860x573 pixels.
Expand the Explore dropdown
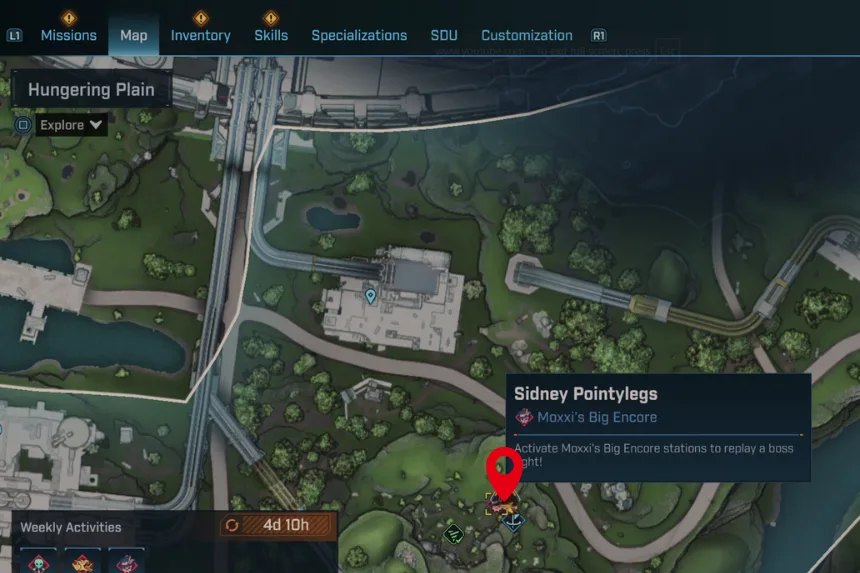click(71, 125)
